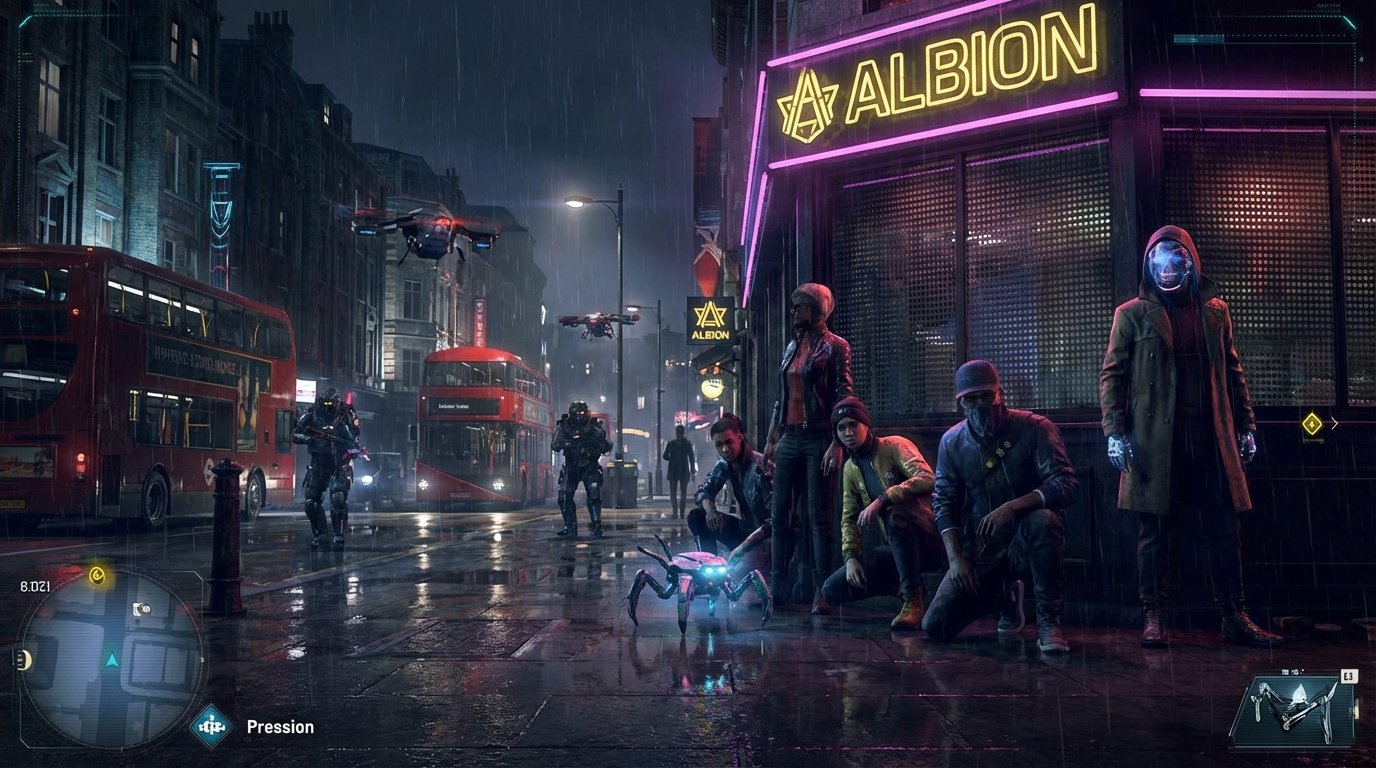Click the crescent icon on the minimap's left edge
The image size is (1376, 768).
pyautogui.click(x=26, y=658)
